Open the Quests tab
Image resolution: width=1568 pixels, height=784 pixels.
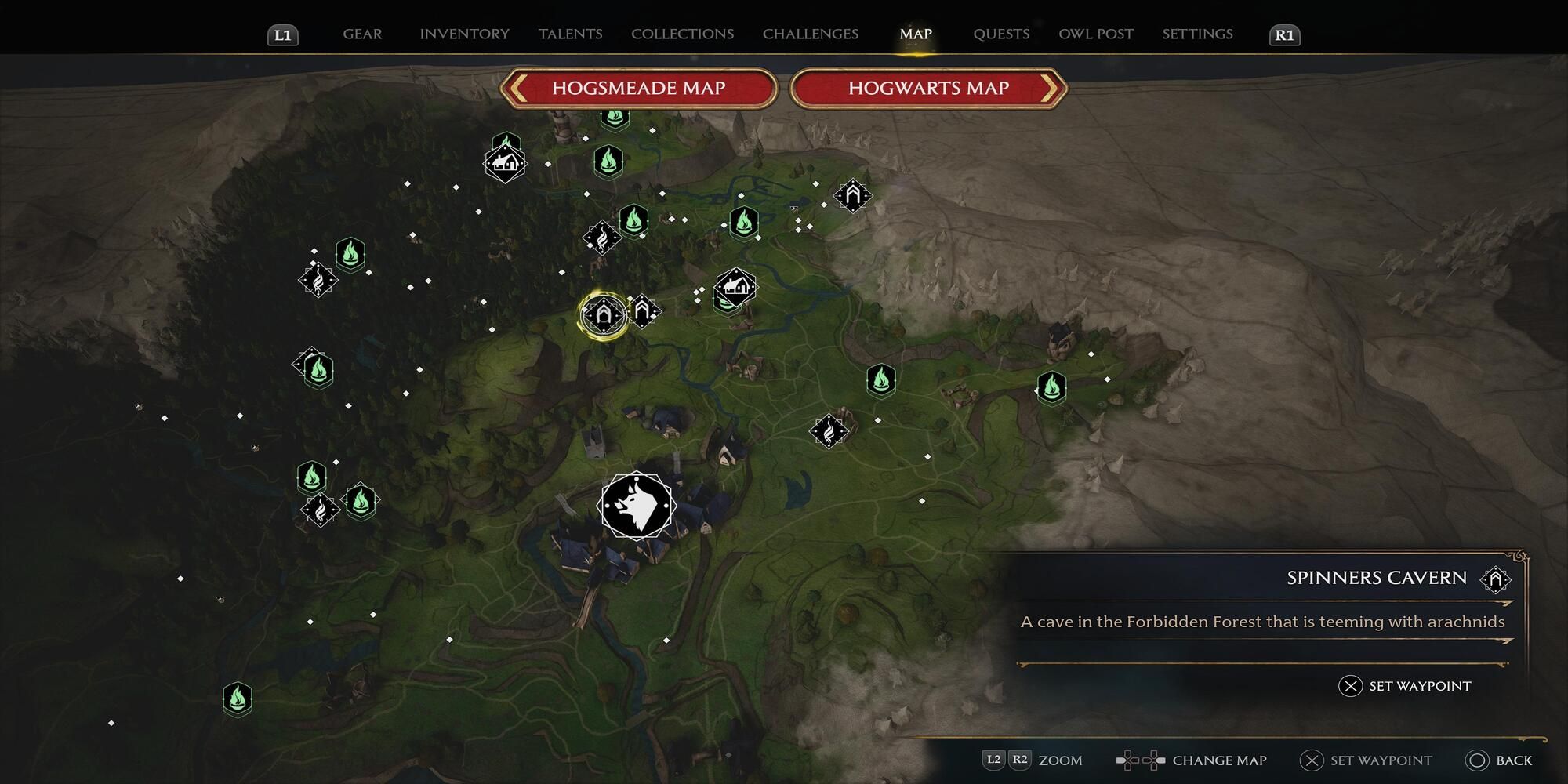tap(1001, 34)
